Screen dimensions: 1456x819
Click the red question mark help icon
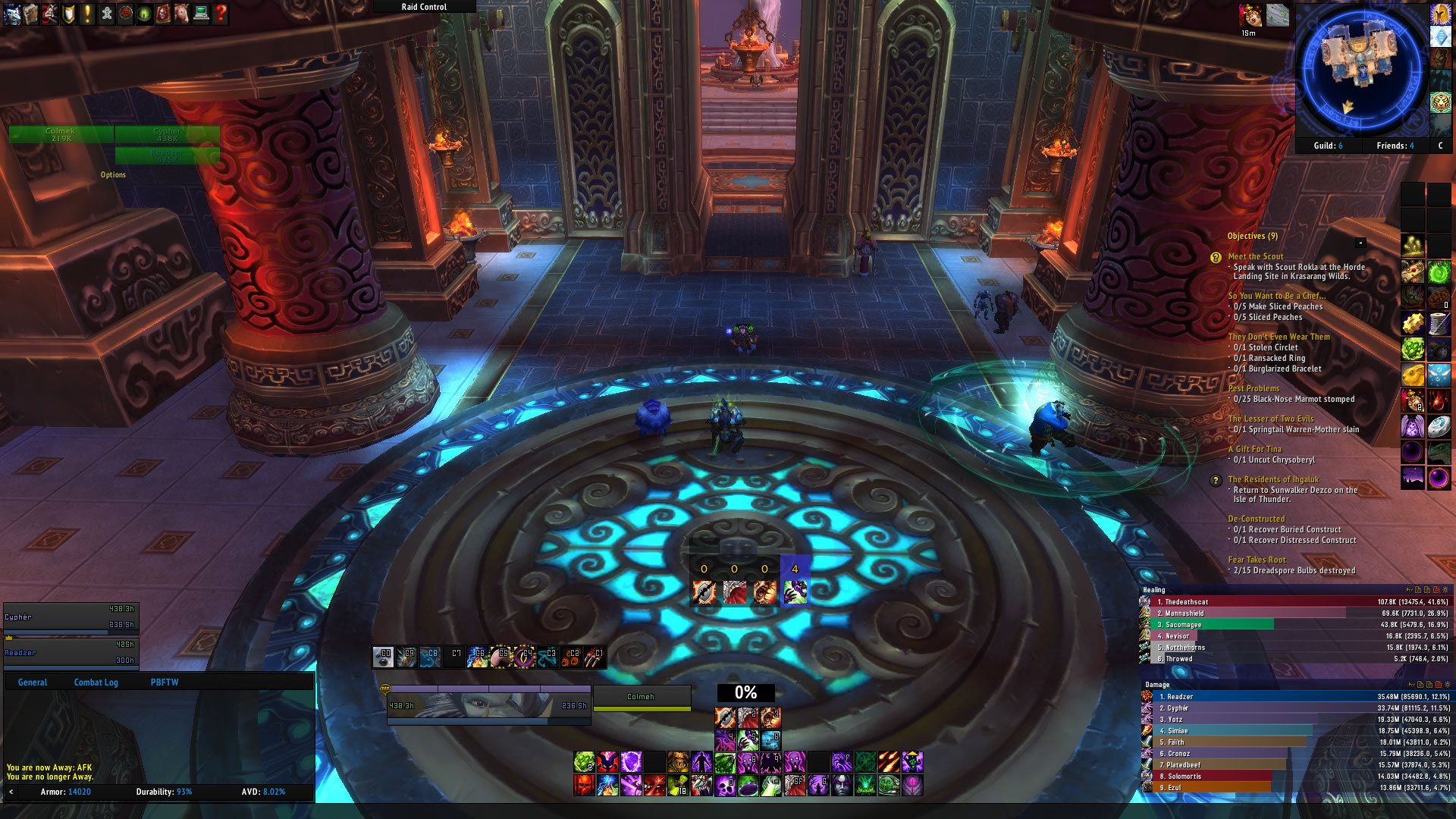pos(221,14)
